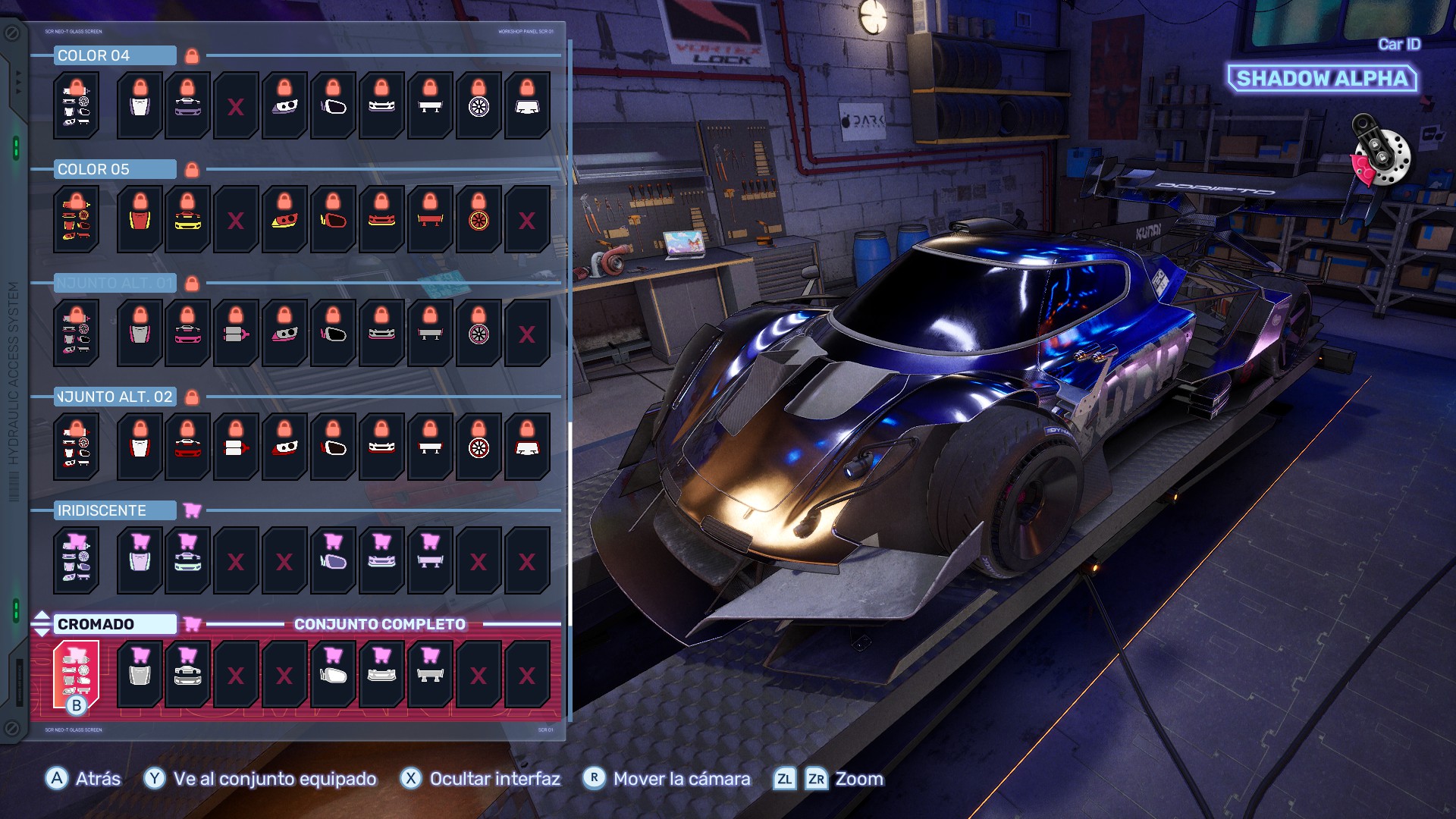Select the Conjunto Alt. 02 full set tile
The height and width of the screenshot is (819, 1456).
[76, 447]
